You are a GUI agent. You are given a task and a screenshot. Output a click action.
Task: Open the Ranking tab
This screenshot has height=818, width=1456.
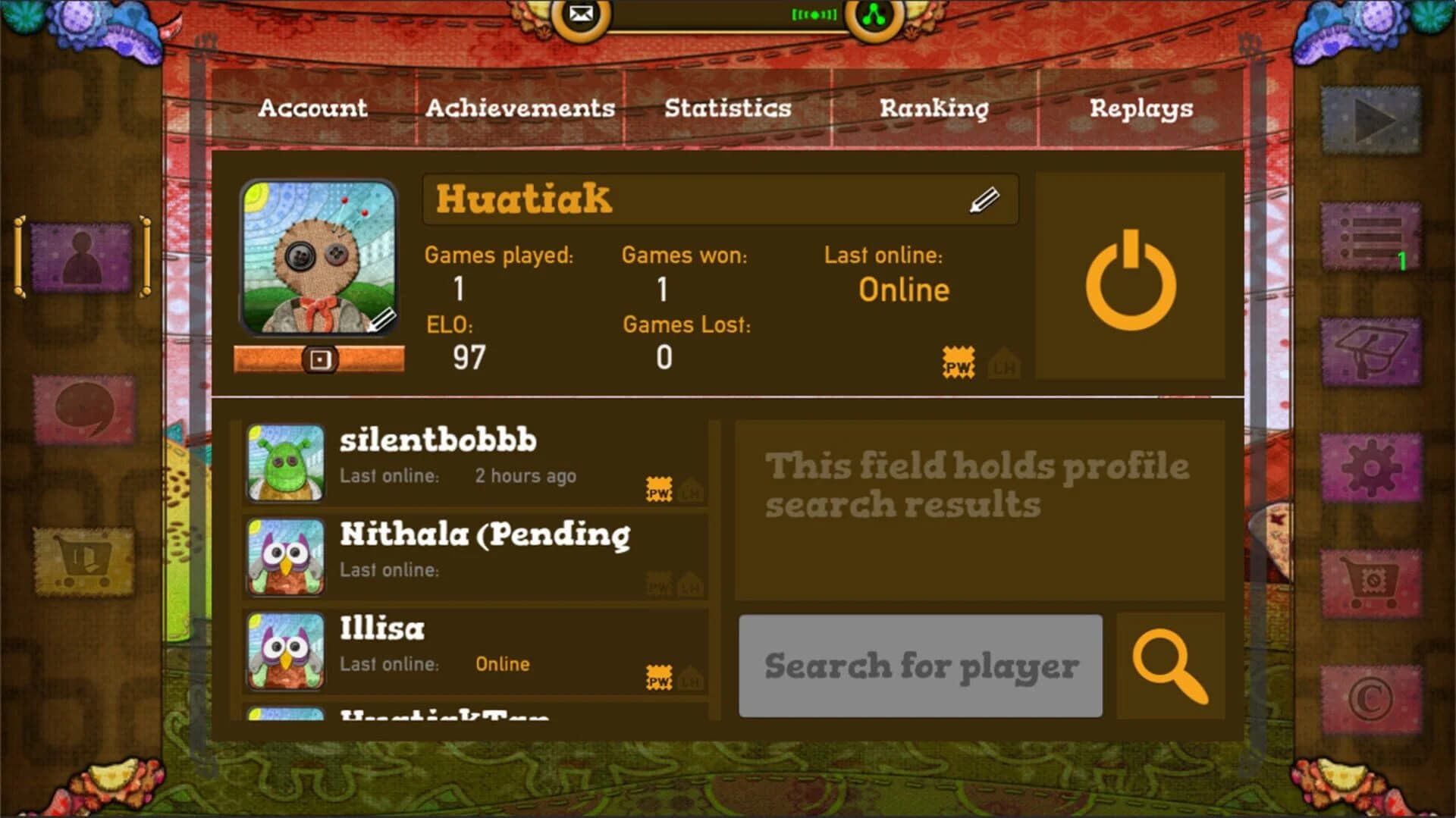[934, 108]
